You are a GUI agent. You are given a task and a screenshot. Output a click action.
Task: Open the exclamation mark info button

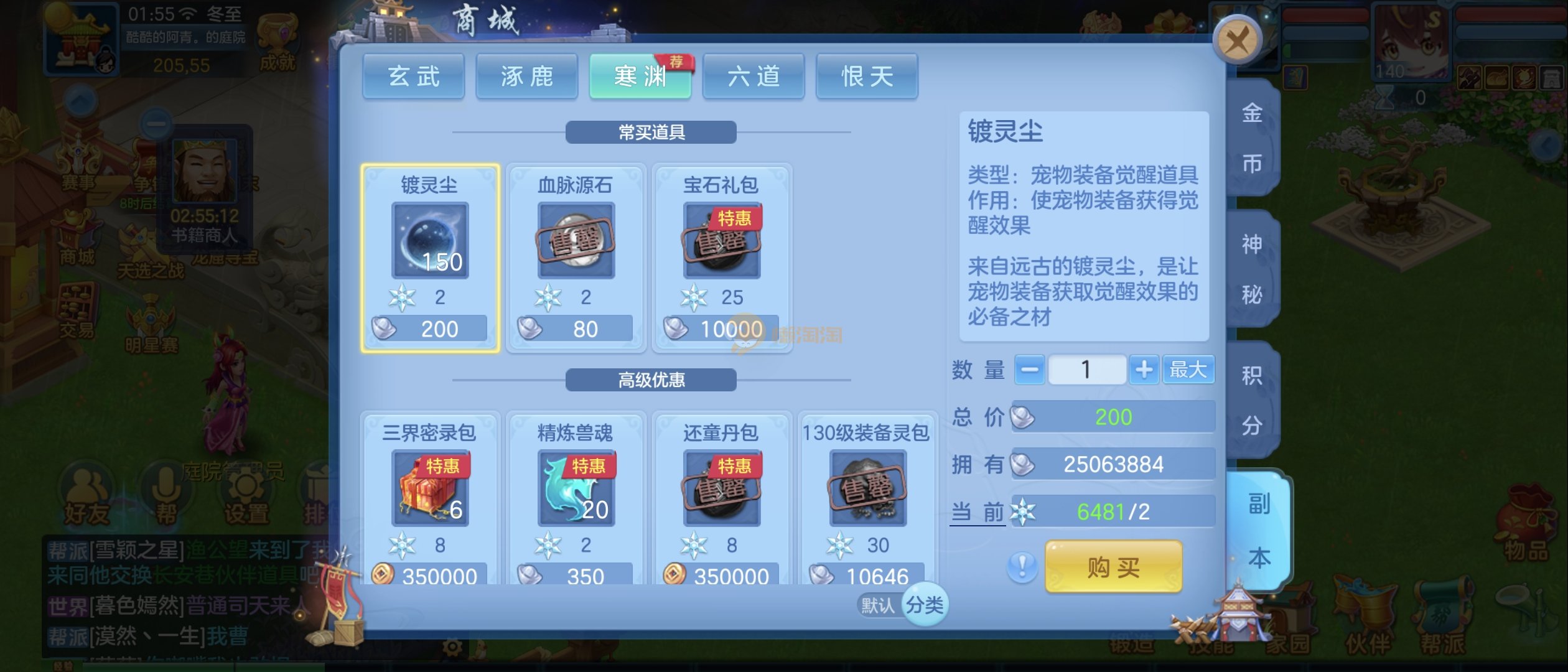point(1022,567)
